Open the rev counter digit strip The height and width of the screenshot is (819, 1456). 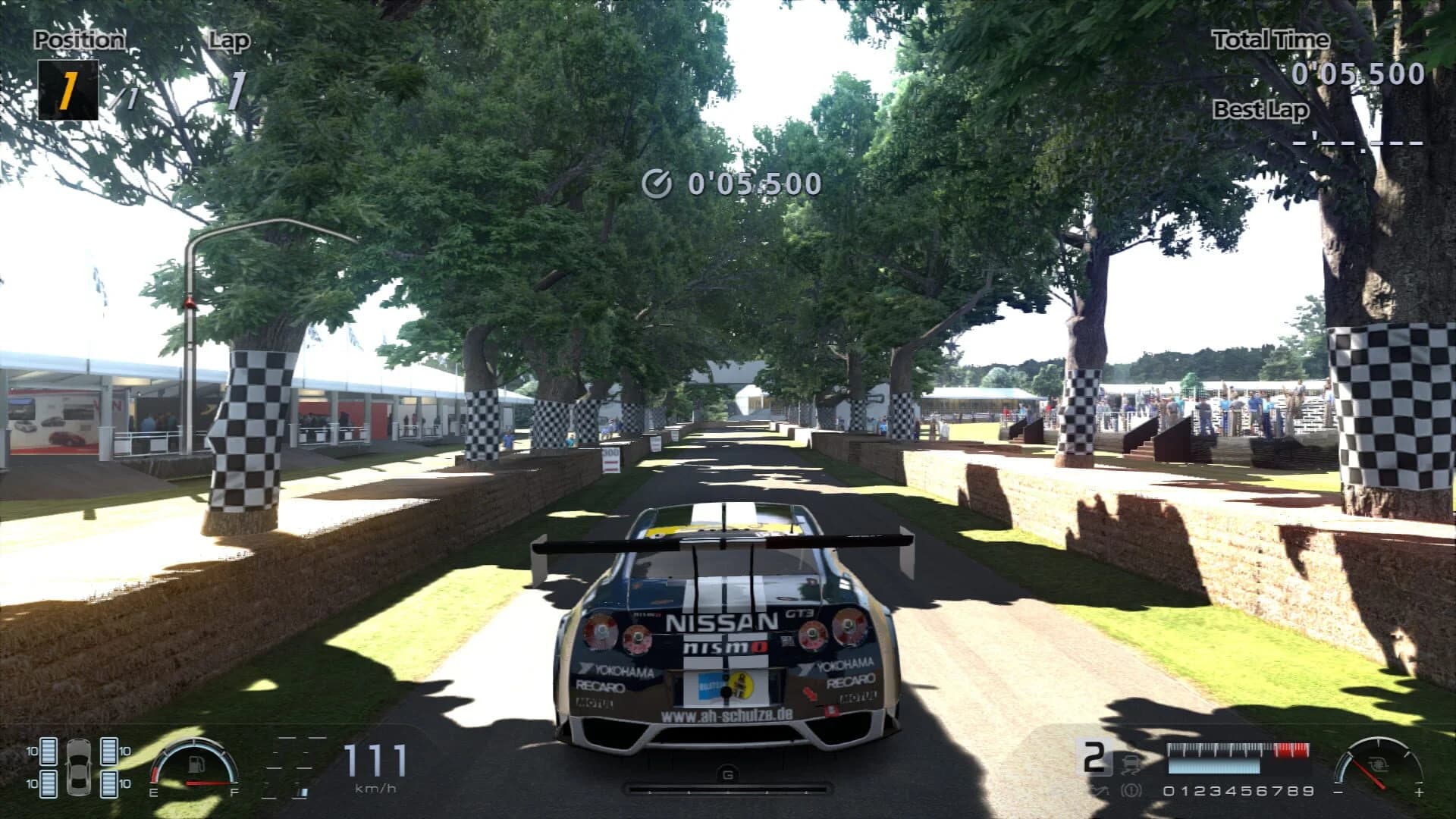[x=1238, y=790]
